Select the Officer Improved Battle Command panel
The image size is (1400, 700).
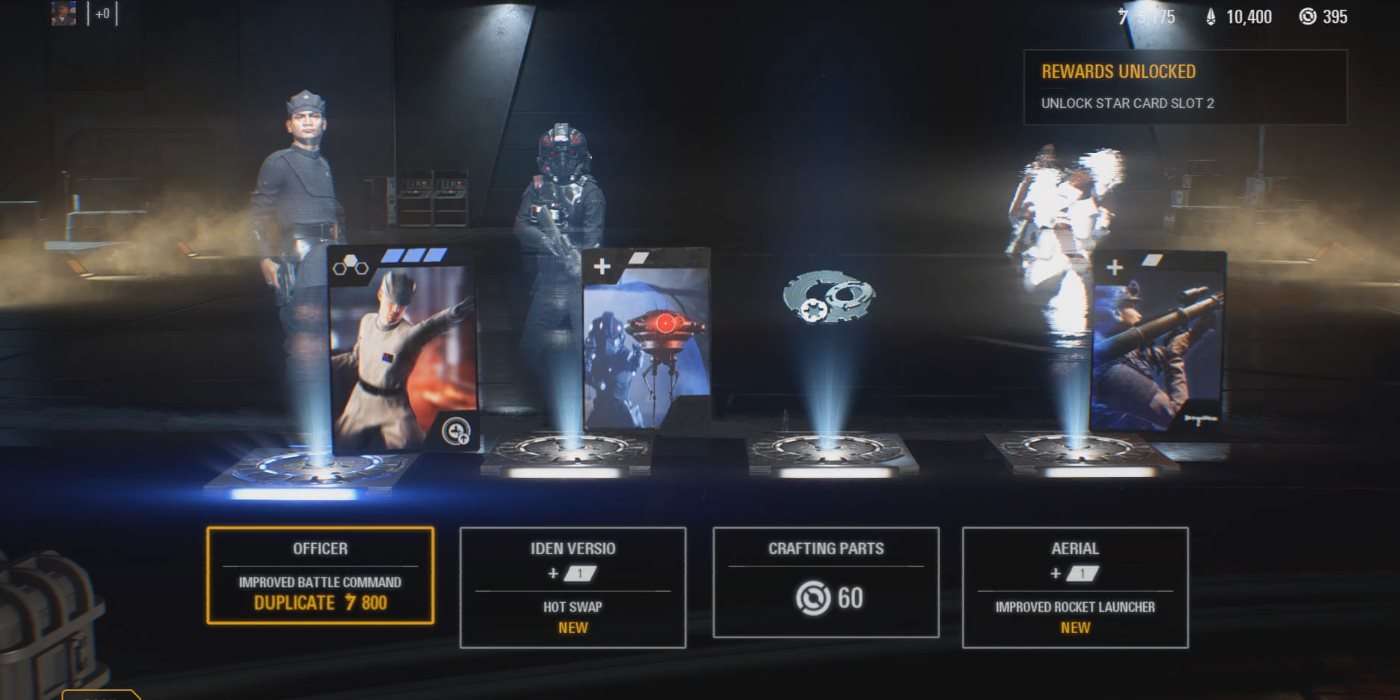pos(320,576)
